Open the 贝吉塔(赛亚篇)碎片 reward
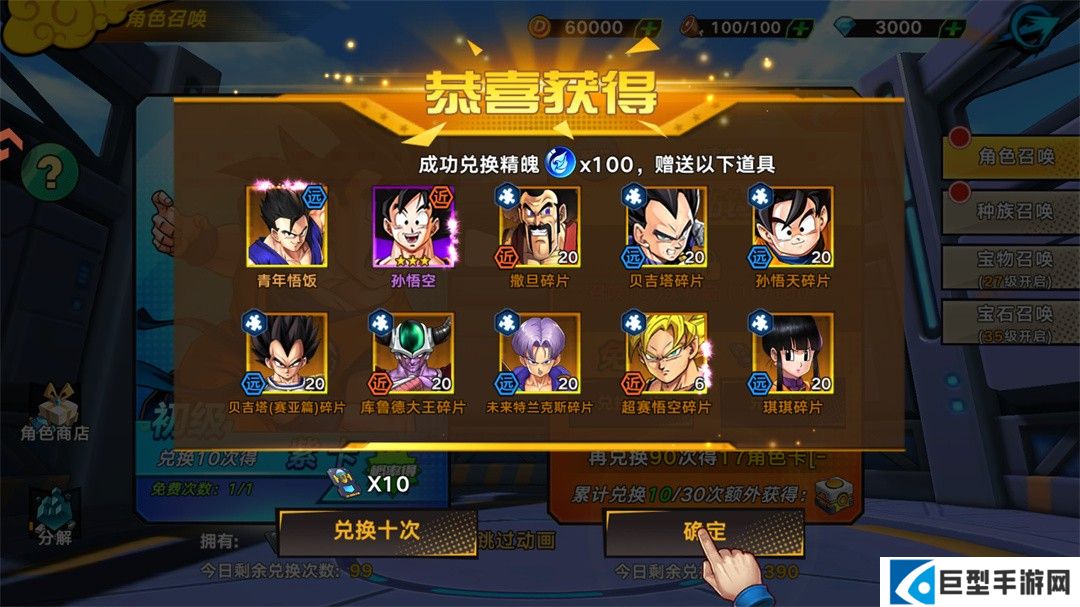Screen dimensions: 1080x607 tap(286, 353)
